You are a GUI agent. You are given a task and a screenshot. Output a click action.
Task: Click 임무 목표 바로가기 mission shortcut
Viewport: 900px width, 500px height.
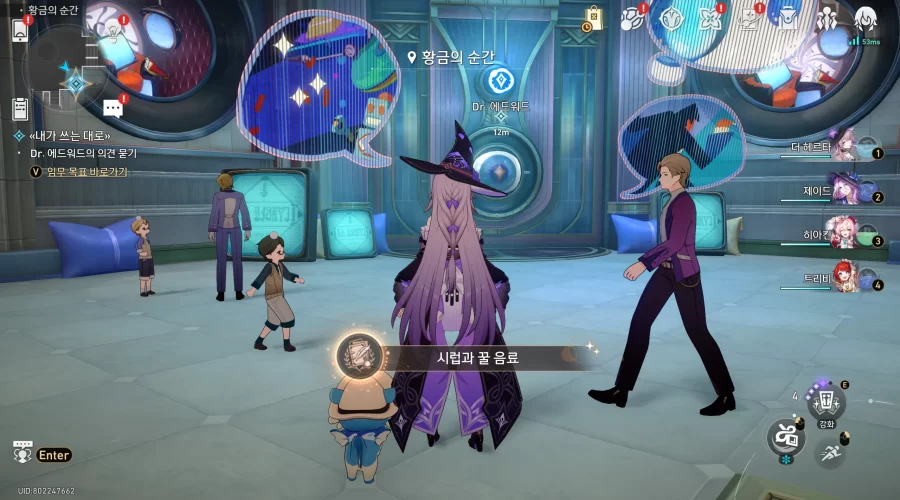80,172
